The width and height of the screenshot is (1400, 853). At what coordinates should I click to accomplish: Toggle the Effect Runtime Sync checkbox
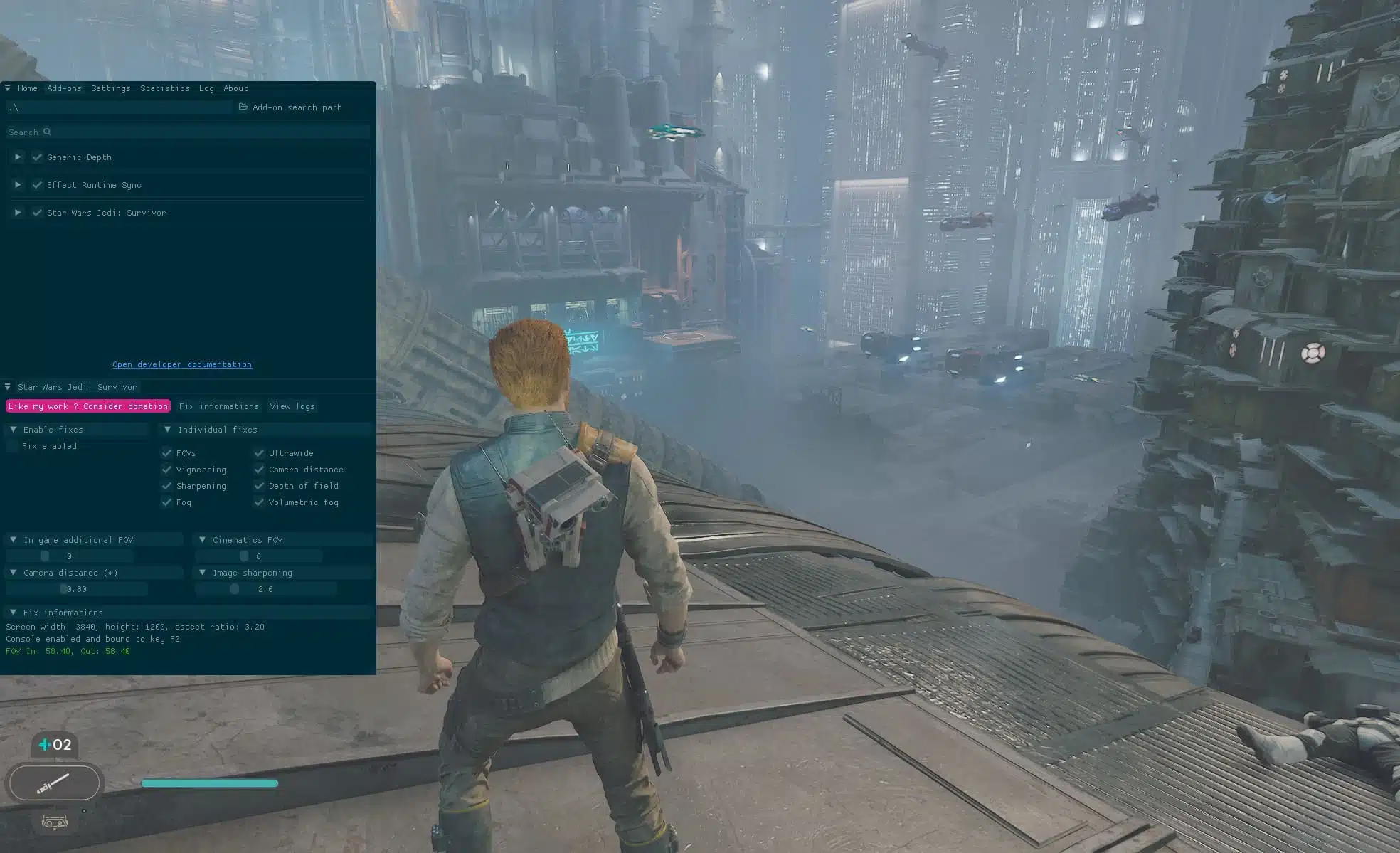click(x=37, y=185)
